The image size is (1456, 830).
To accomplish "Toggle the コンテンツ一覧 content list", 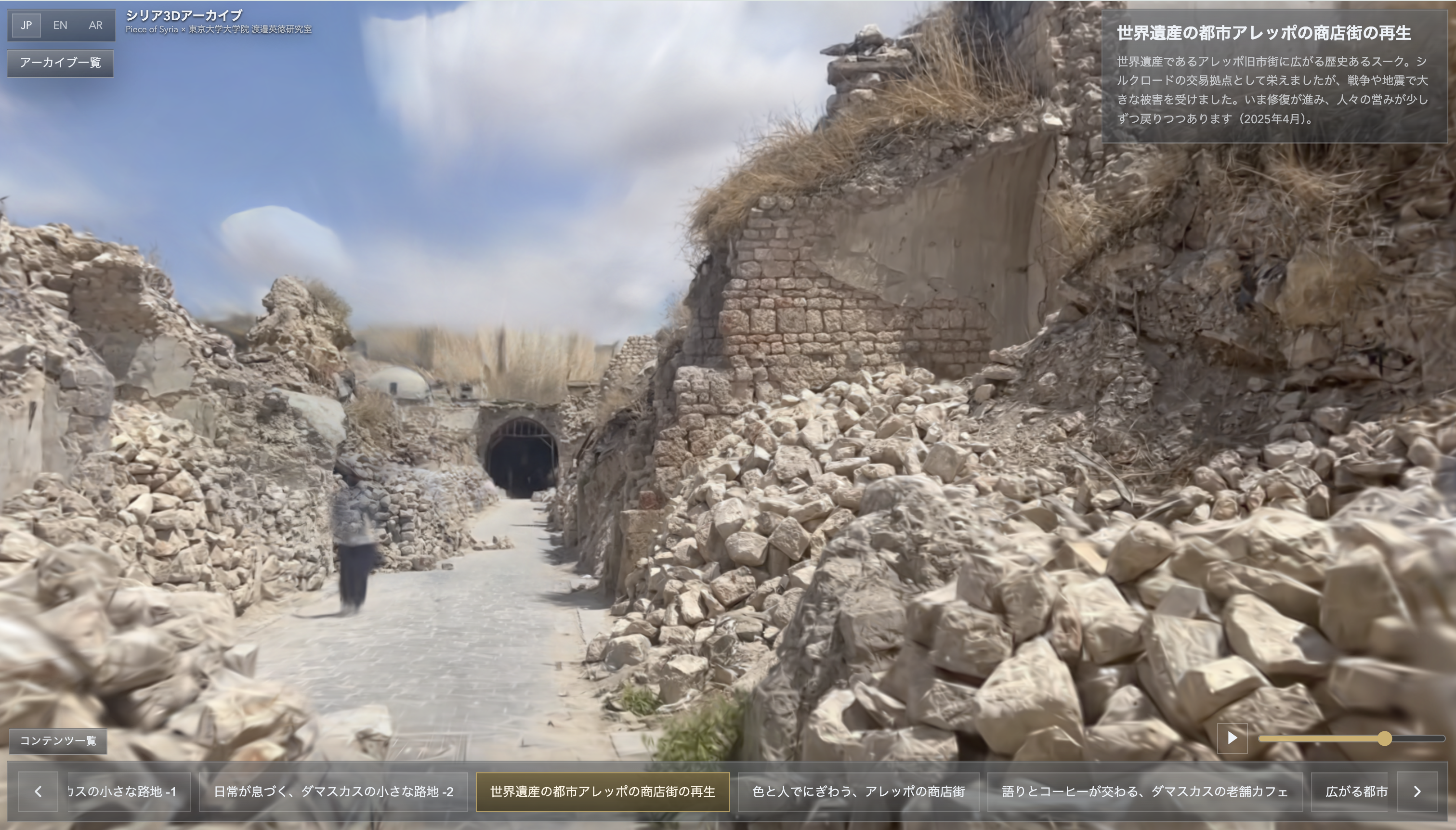I will pos(58,741).
